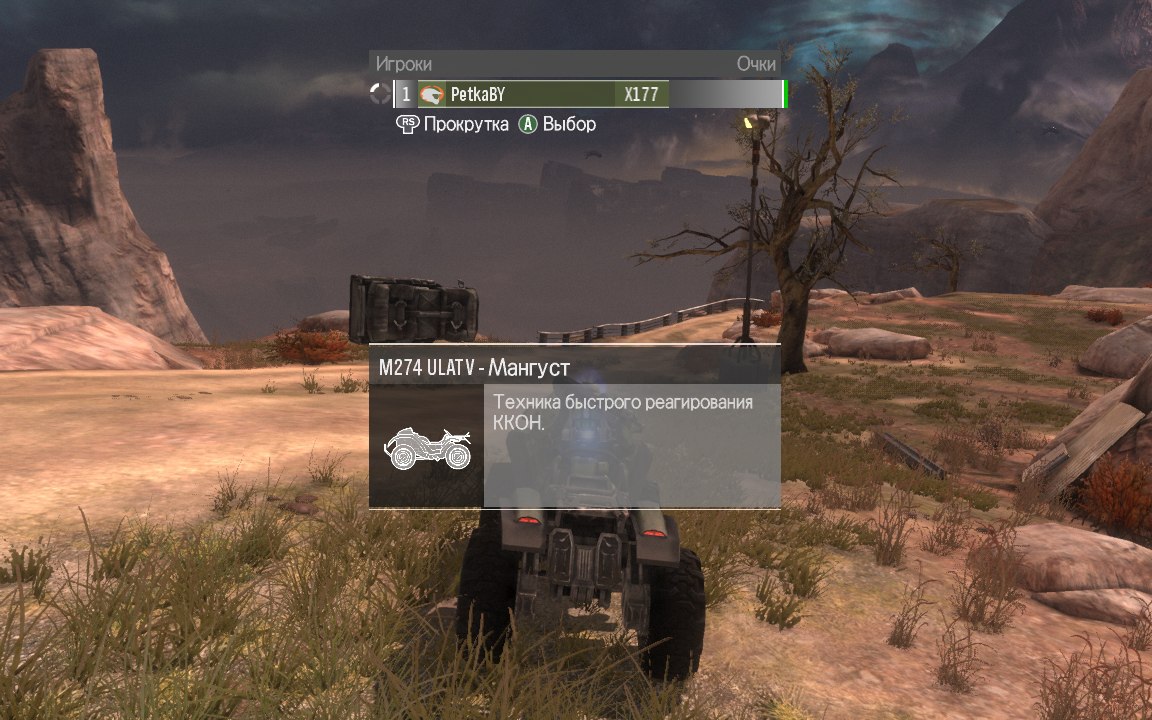Click the Mongoose vehicle icon in the info panel
The height and width of the screenshot is (720, 1152).
click(427, 449)
